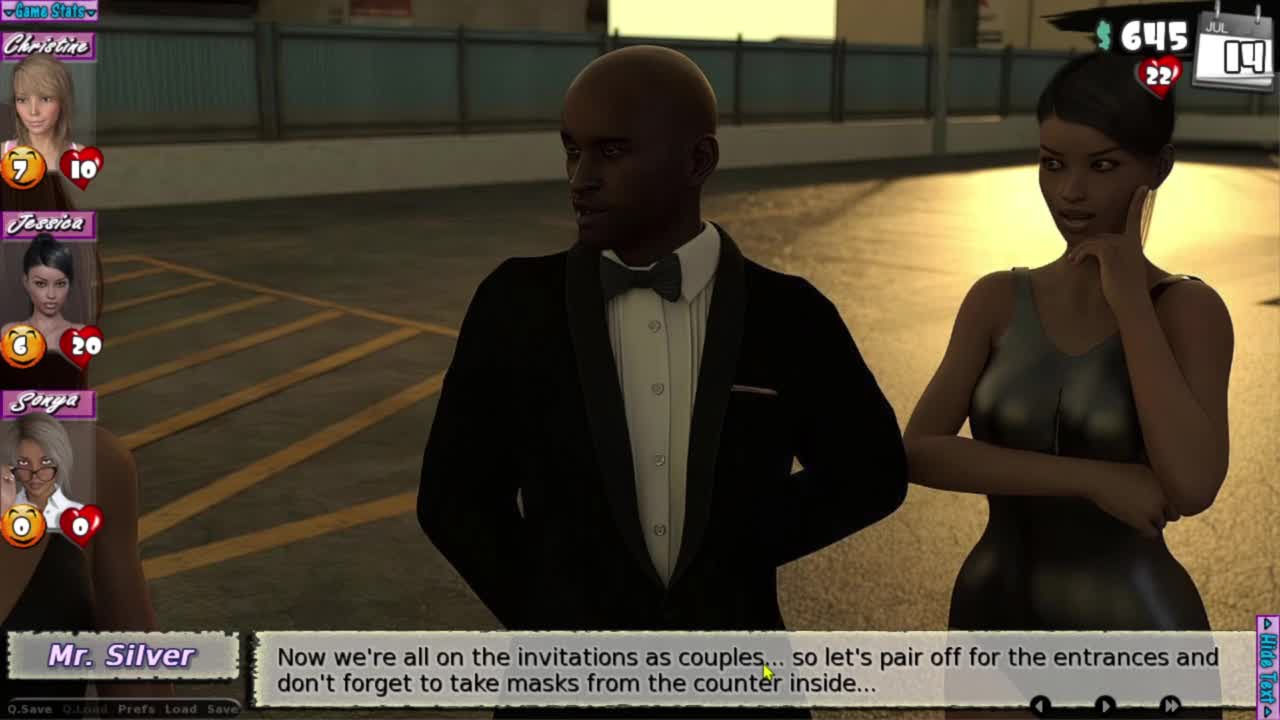Collapse the Game Stats panel header
This screenshot has height=720, width=1280.
tap(49, 11)
